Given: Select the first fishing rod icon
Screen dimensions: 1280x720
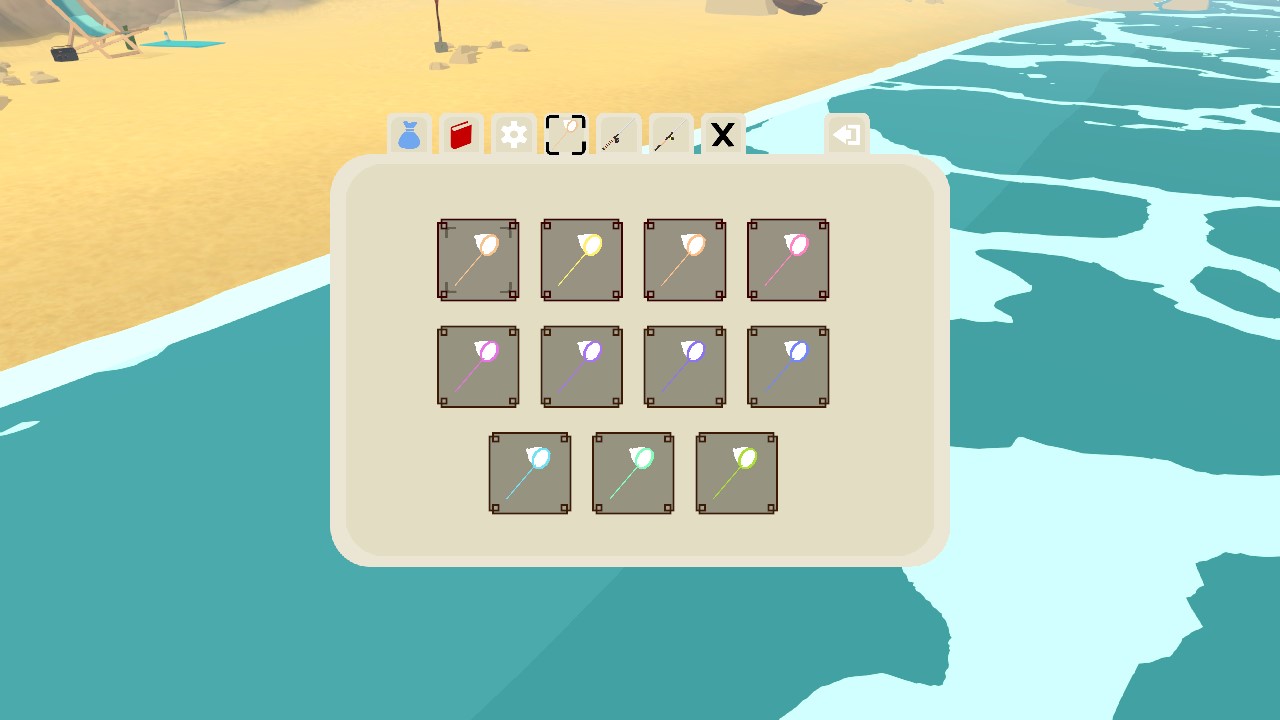Looking at the screenshot, I should (617, 136).
